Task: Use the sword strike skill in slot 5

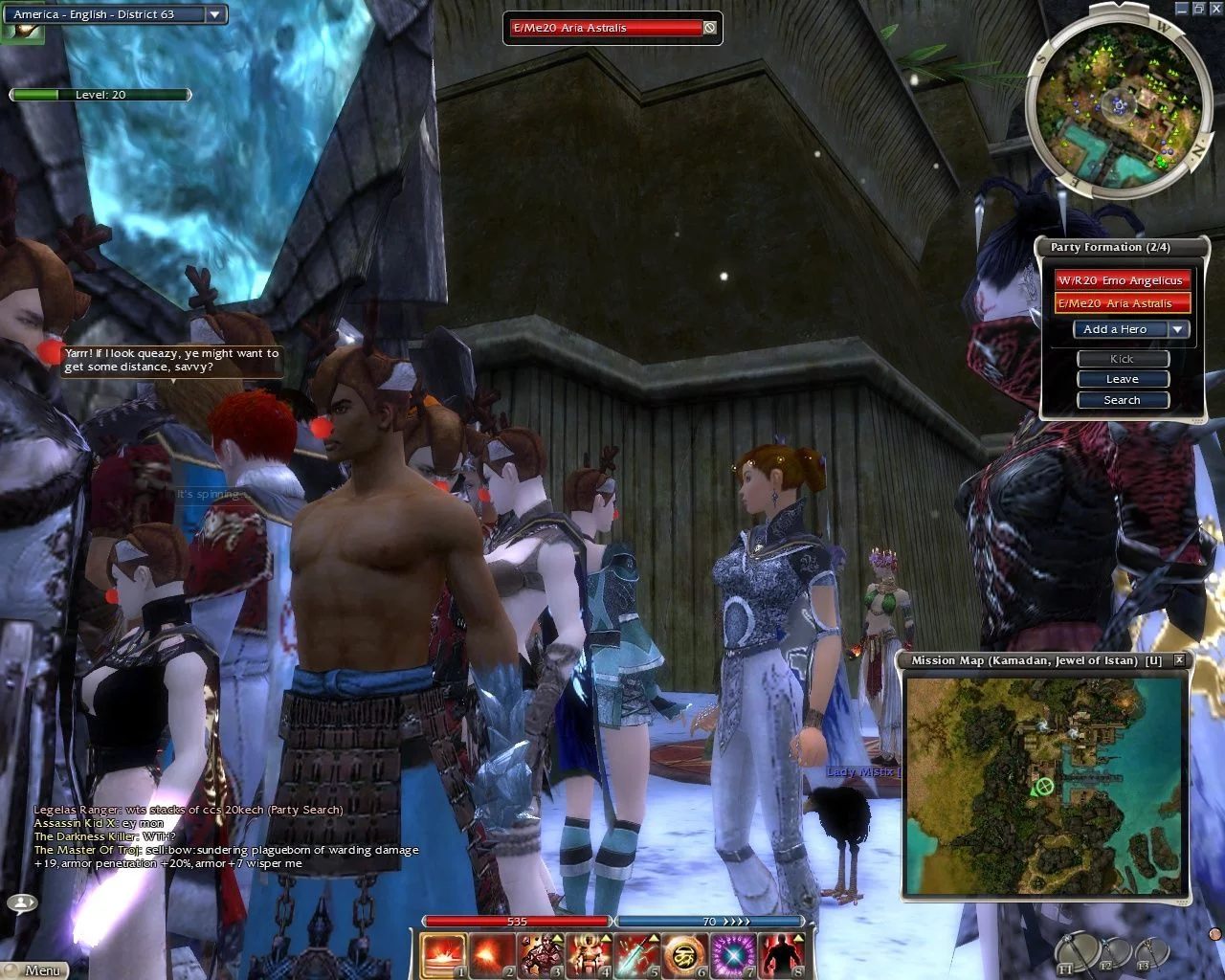Action: (637, 955)
